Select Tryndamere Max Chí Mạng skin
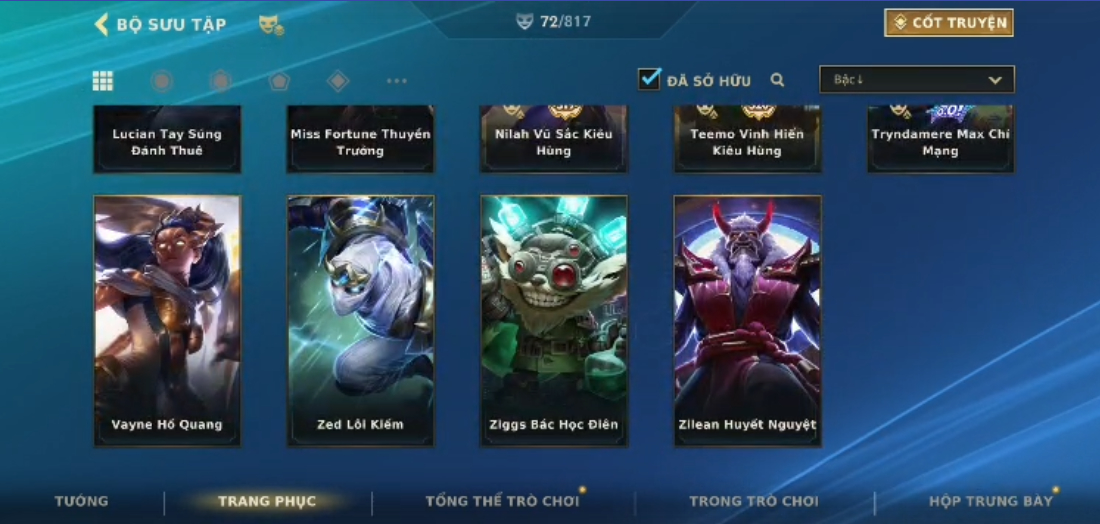The image size is (1100, 524). [940, 139]
